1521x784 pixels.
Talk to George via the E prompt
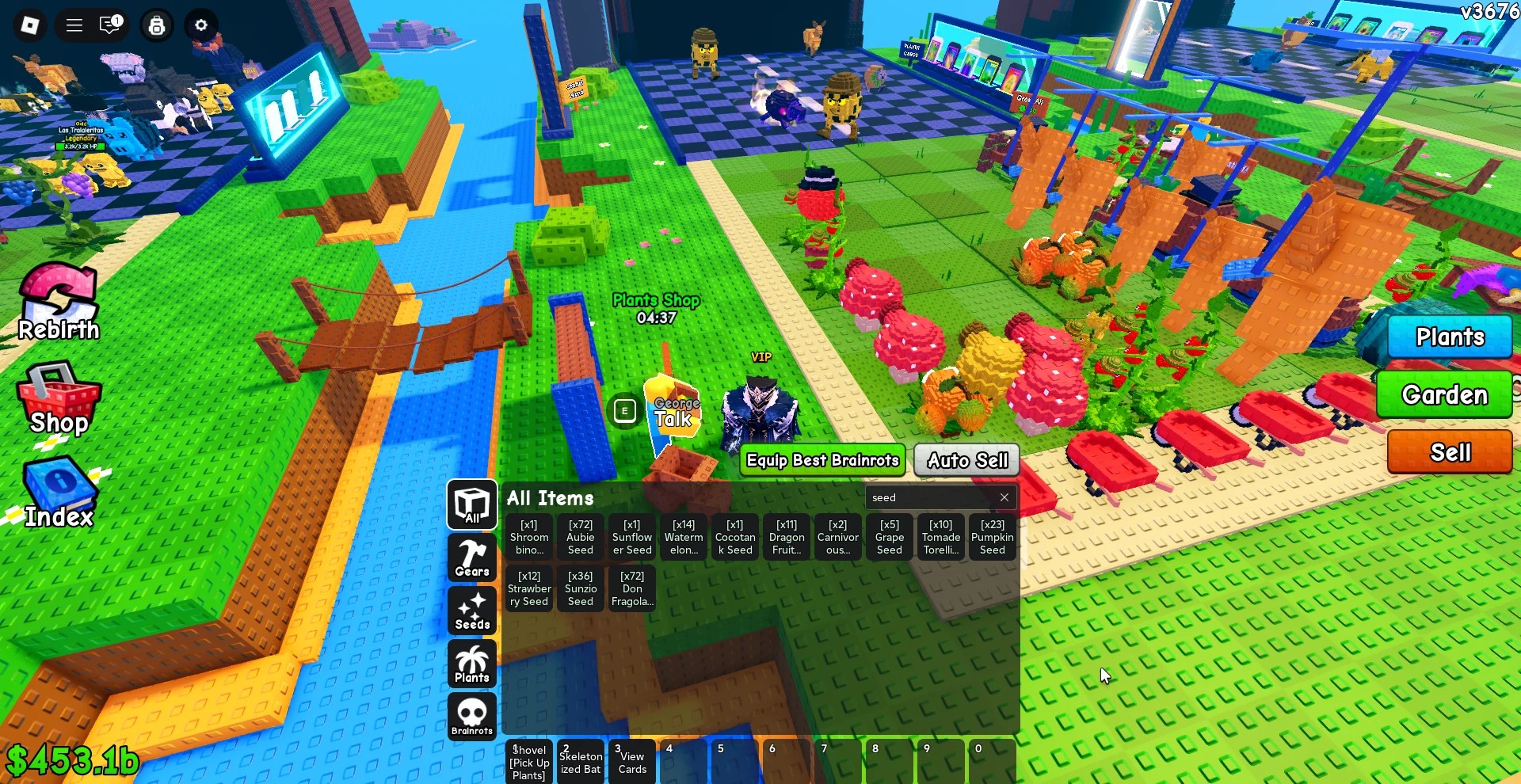point(624,410)
